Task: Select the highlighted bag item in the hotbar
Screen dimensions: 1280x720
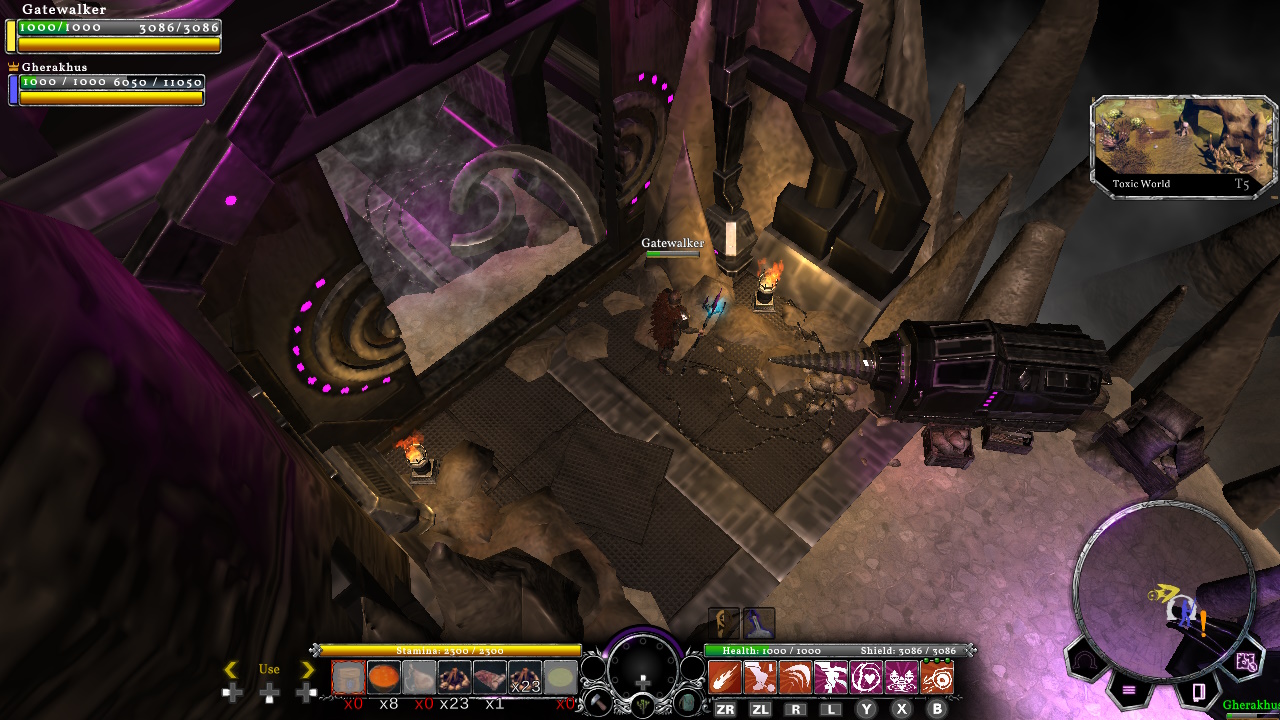Action: [x=347, y=677]
